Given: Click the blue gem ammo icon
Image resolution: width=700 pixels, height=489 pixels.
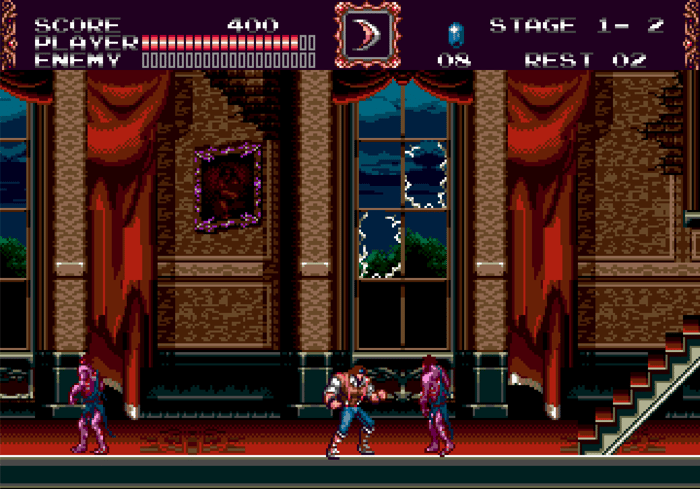Looking at the screenshot, I should pyautogui.click(x=455, y=33).
